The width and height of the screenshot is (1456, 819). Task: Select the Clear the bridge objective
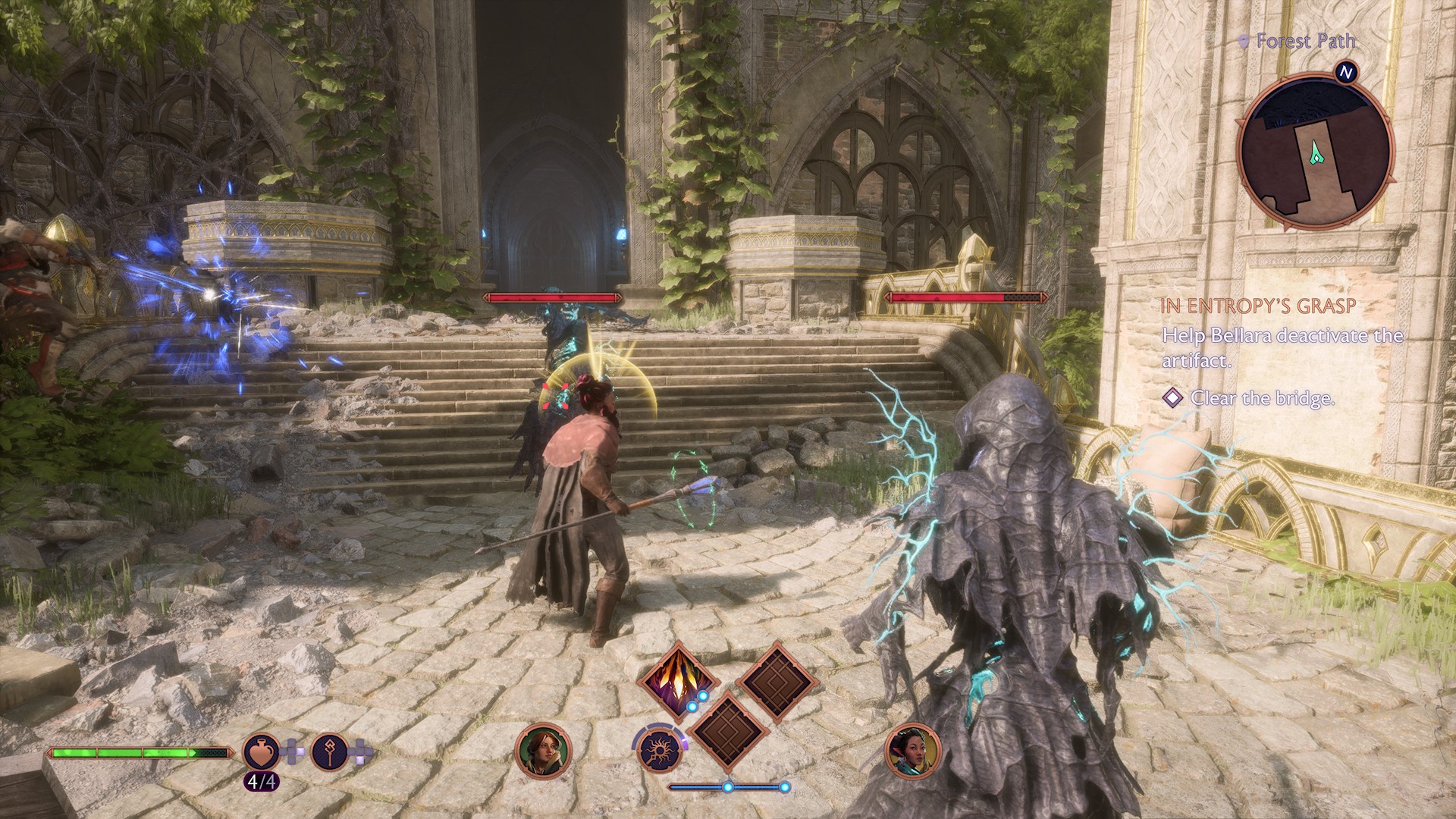pos(1262,397)
